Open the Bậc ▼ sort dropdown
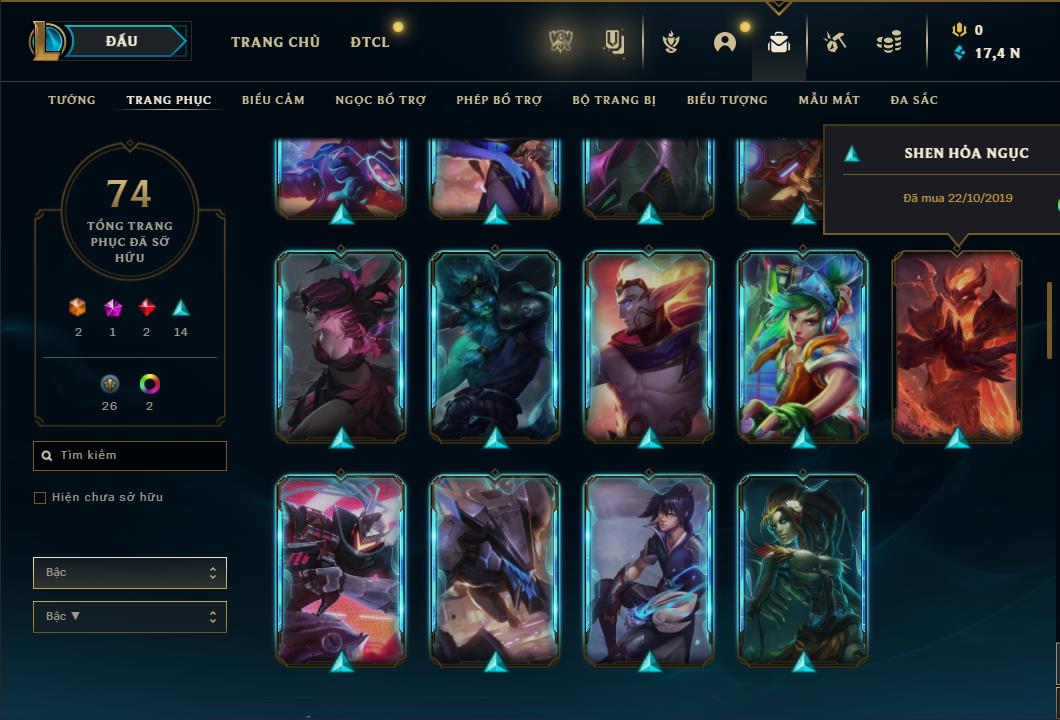1060x720 pixels. pos(130,617)
